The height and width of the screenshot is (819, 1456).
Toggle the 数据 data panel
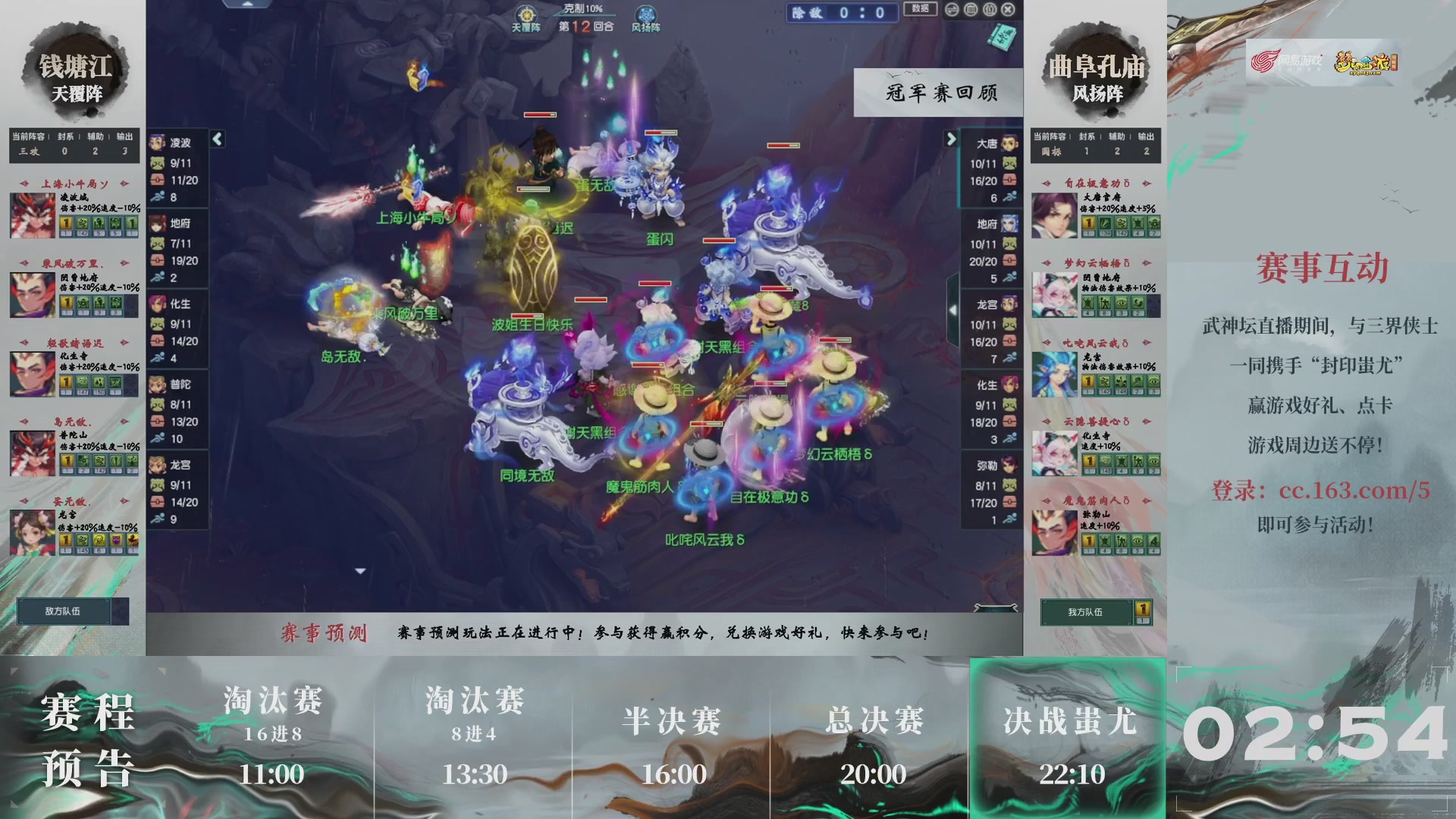tap(918, 9)
